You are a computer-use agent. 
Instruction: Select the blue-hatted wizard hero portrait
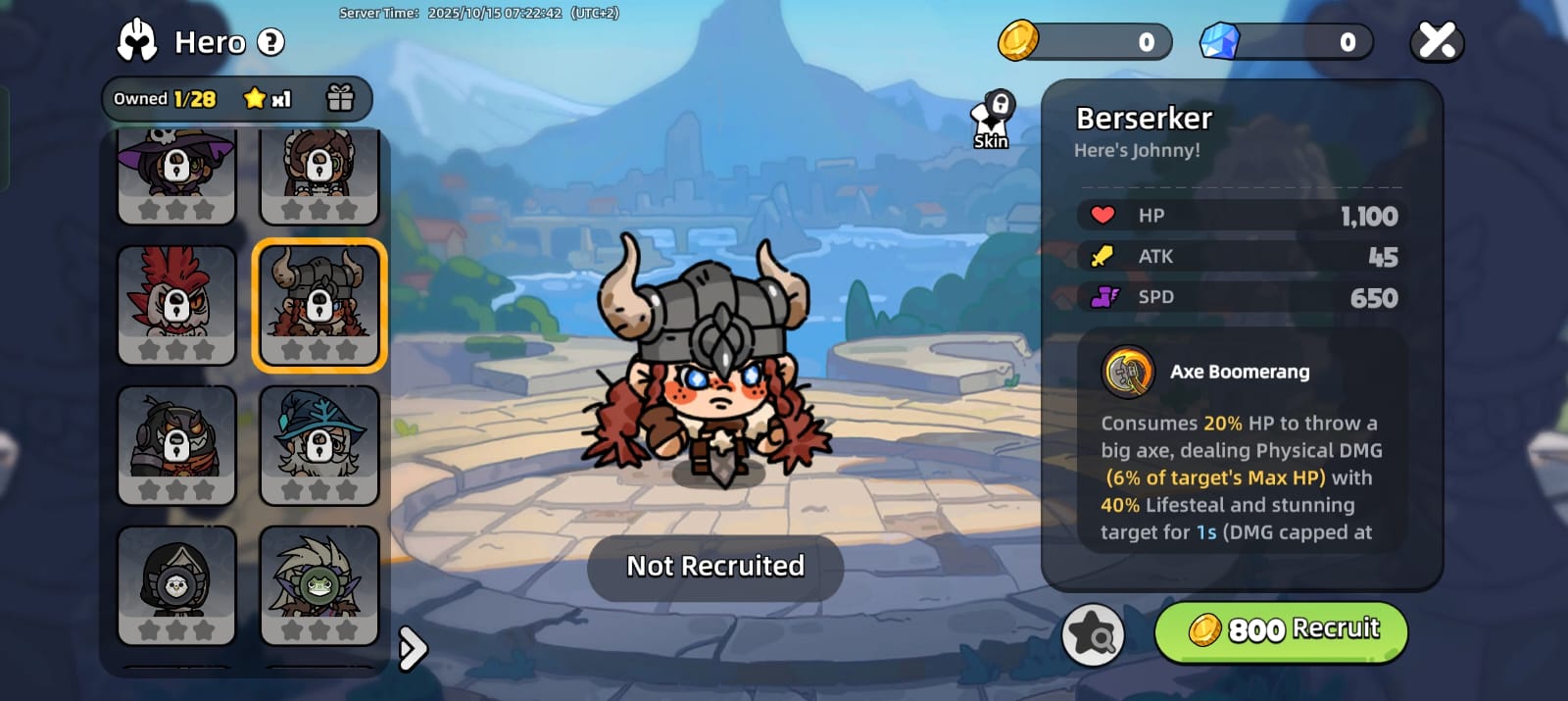[x=319, y=445]
